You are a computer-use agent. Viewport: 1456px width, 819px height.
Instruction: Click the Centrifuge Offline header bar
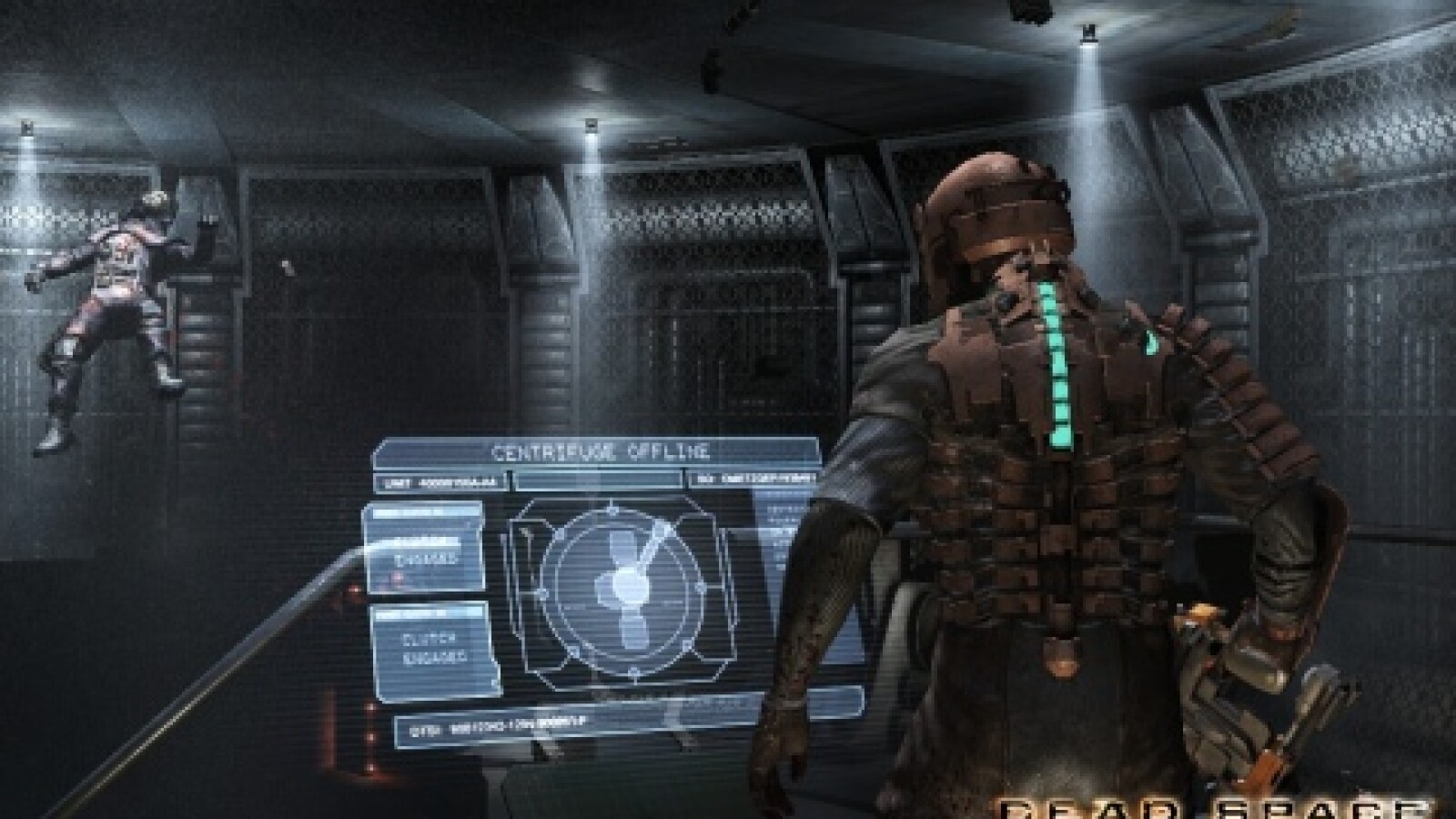pyautogui.click(x=601, y=452)
